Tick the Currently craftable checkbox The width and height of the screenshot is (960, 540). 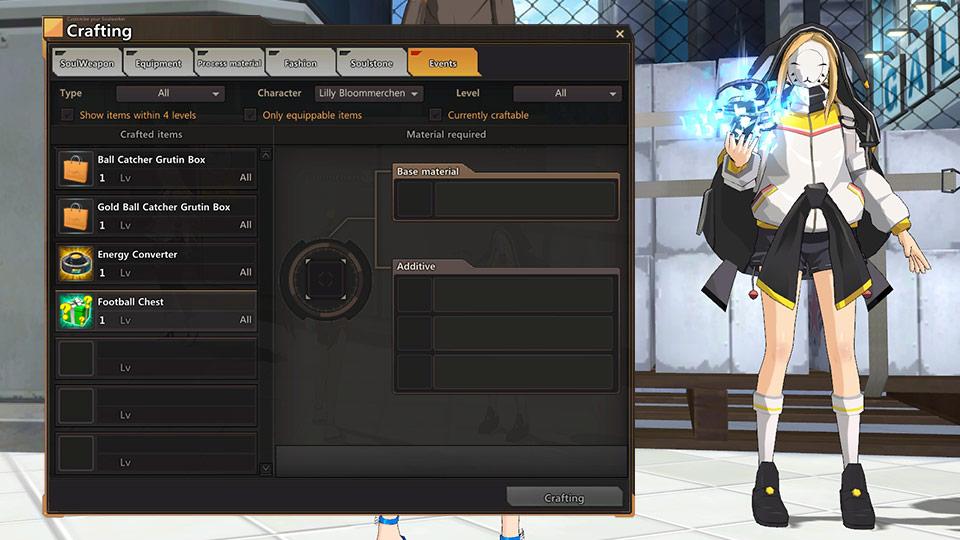(x=435, y=115)
